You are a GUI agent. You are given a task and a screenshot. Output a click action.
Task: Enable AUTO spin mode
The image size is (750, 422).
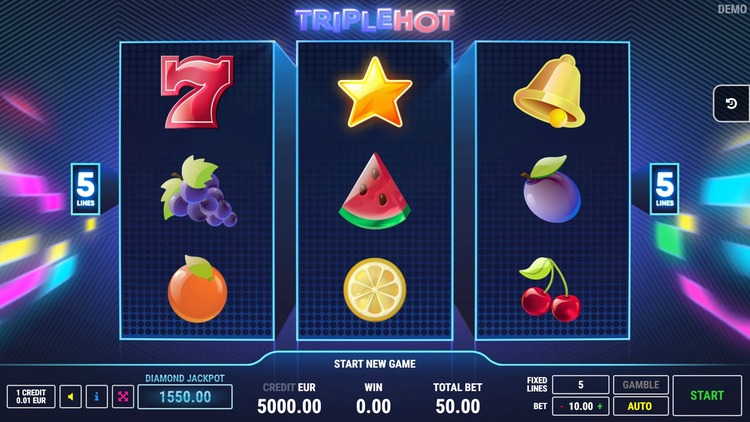click(x=641, y=407)
